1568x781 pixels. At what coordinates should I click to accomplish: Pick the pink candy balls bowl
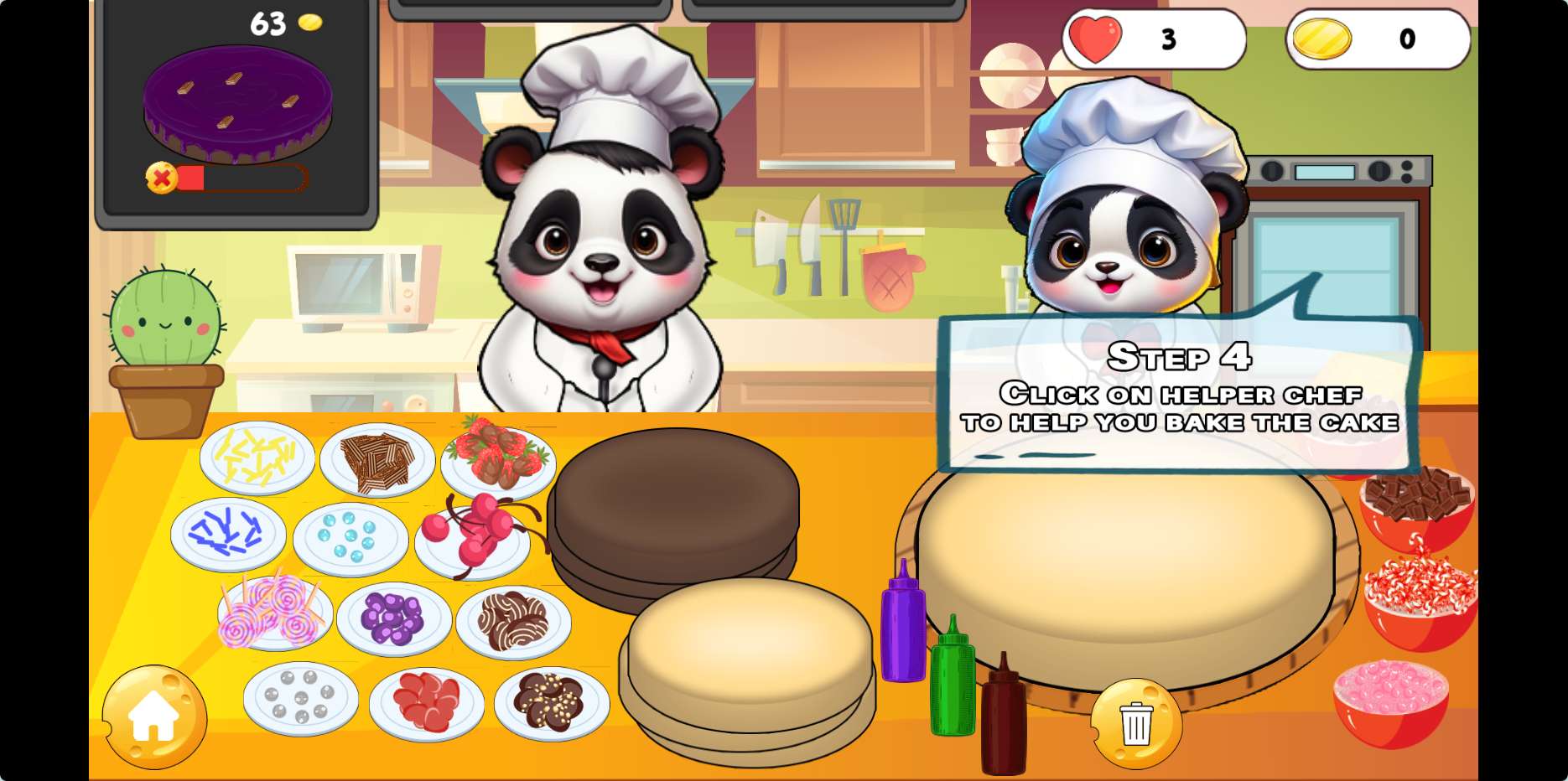(x=1390, y=701)
